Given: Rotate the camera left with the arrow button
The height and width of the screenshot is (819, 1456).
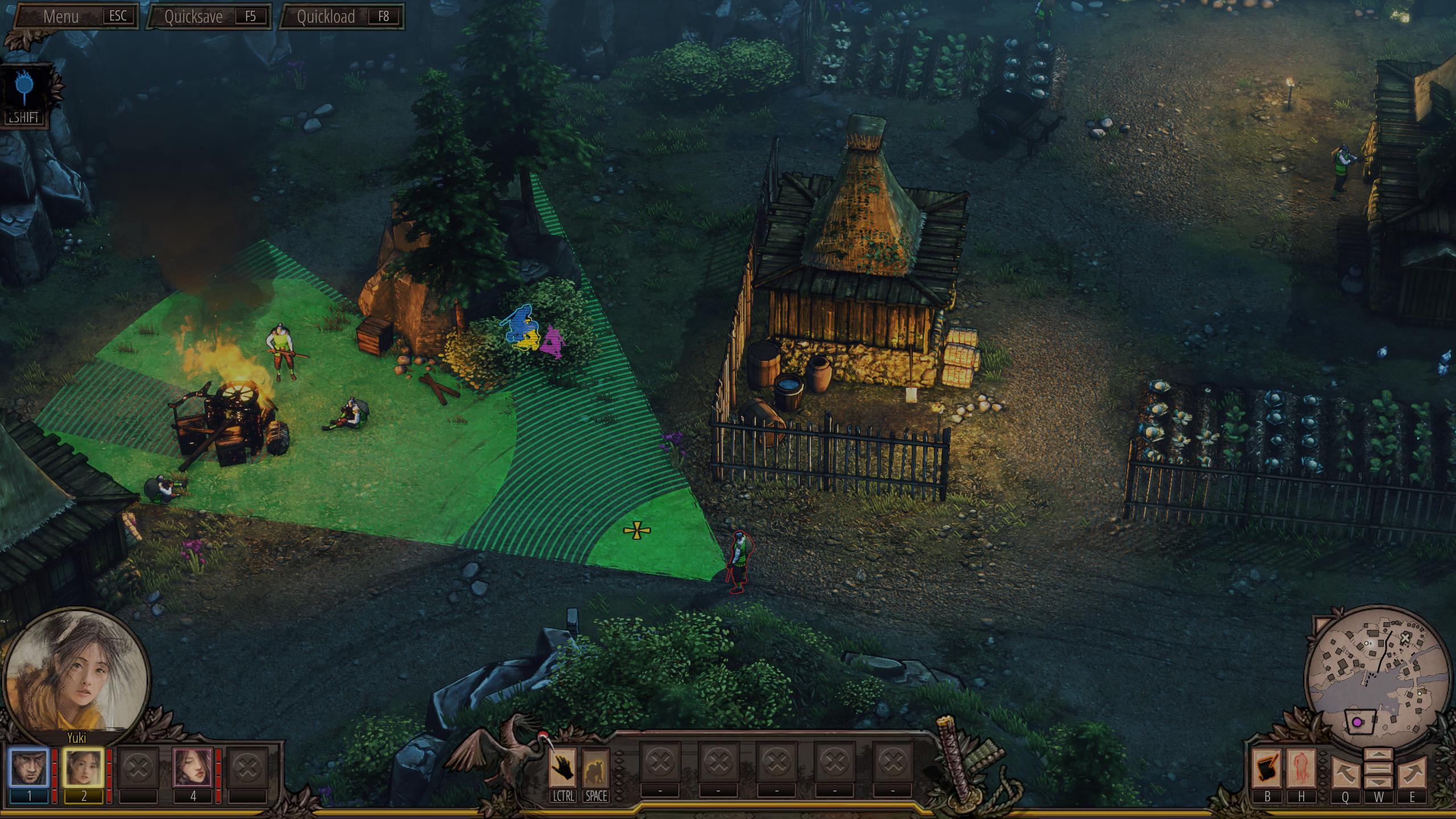Looking at the screenshot, I should (1345, 772).
